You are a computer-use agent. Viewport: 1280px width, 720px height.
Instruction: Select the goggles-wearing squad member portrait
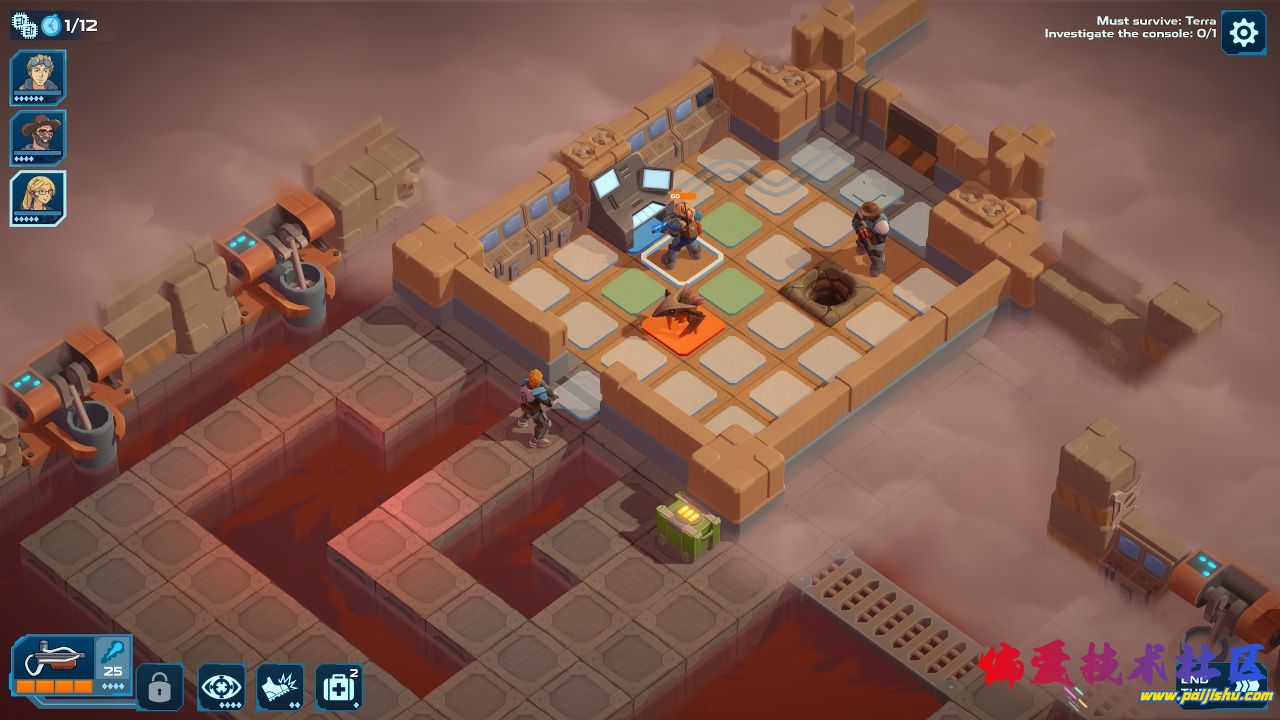(39, 76)
